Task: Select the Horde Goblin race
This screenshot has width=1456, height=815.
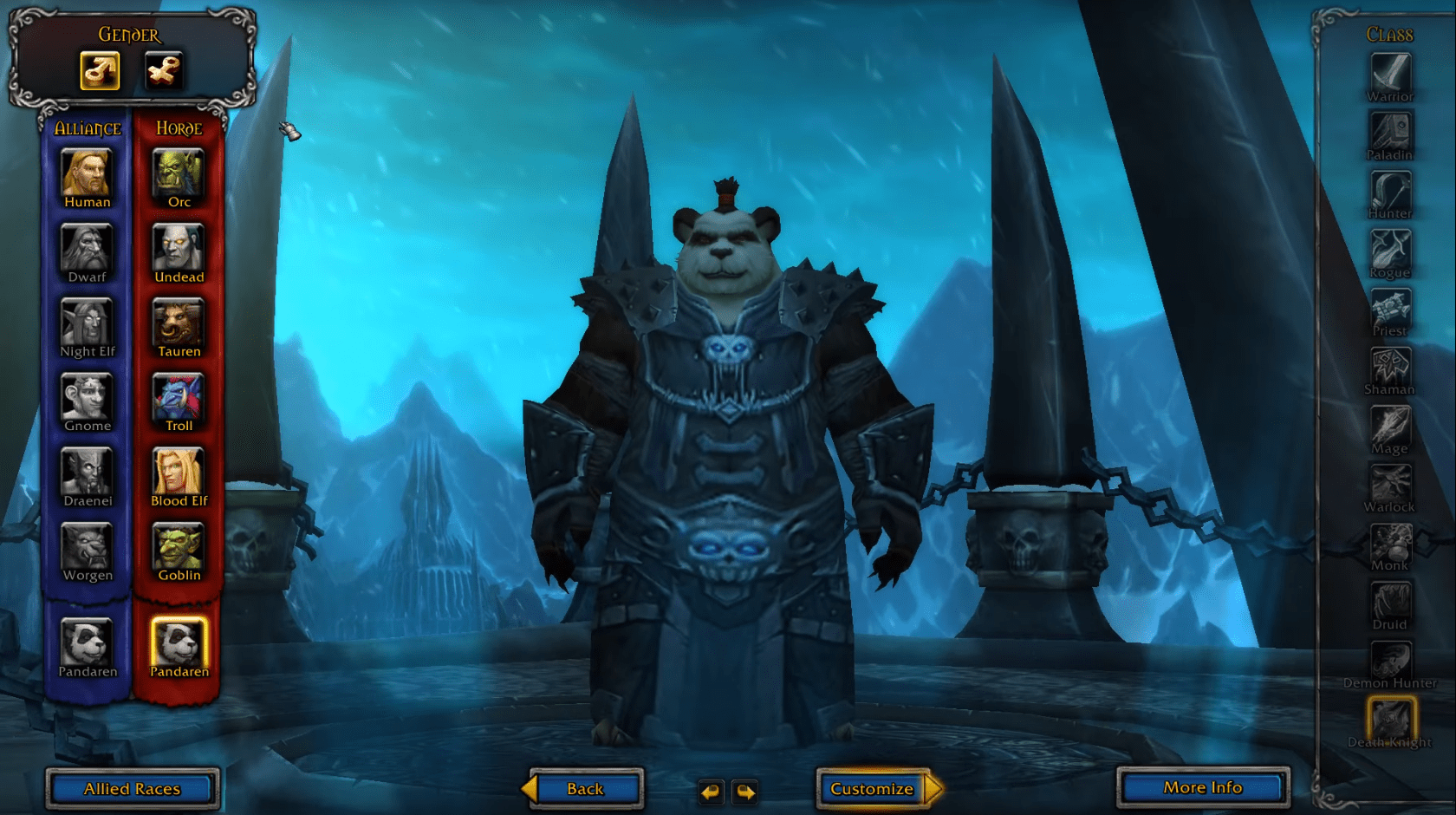Action: pos(178,544)
